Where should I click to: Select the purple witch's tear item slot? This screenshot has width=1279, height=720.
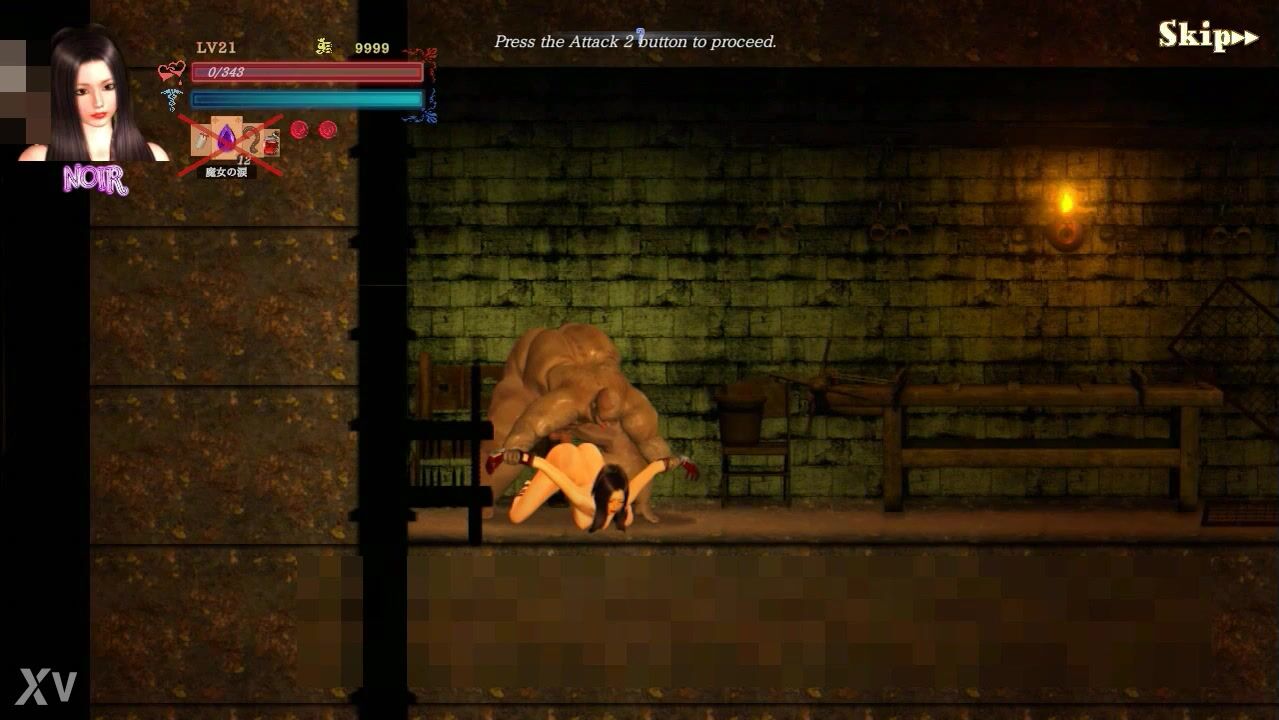[x=227, y=139]
